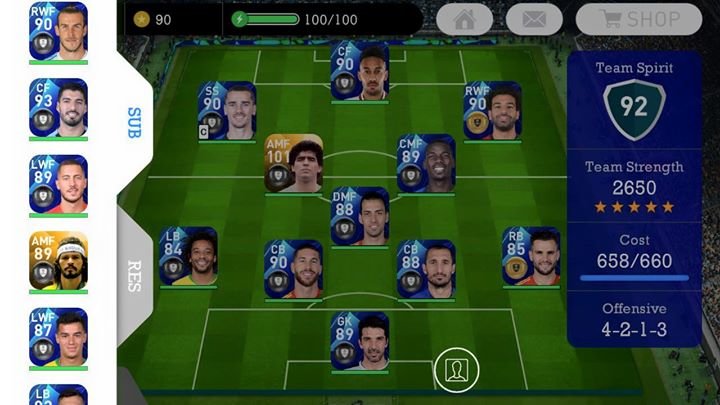Switch to the RES tab
The height and width of the screenshot is (405, 720).
[134, 275]
